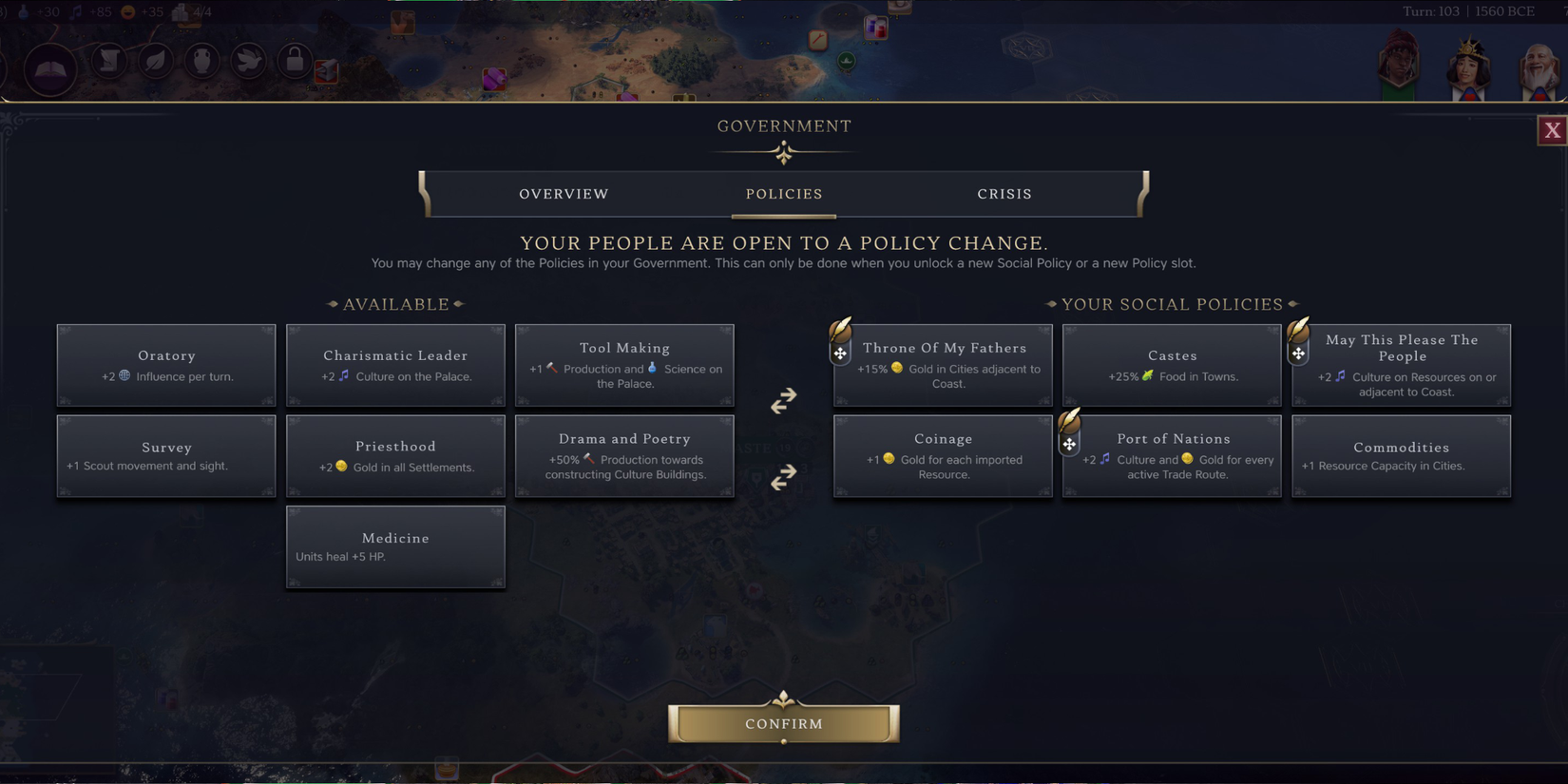Image resolution: width=1568 pixels, height=784 pixels.
Task: Close the Government screen with the X button
Action: coord(1552,130)
